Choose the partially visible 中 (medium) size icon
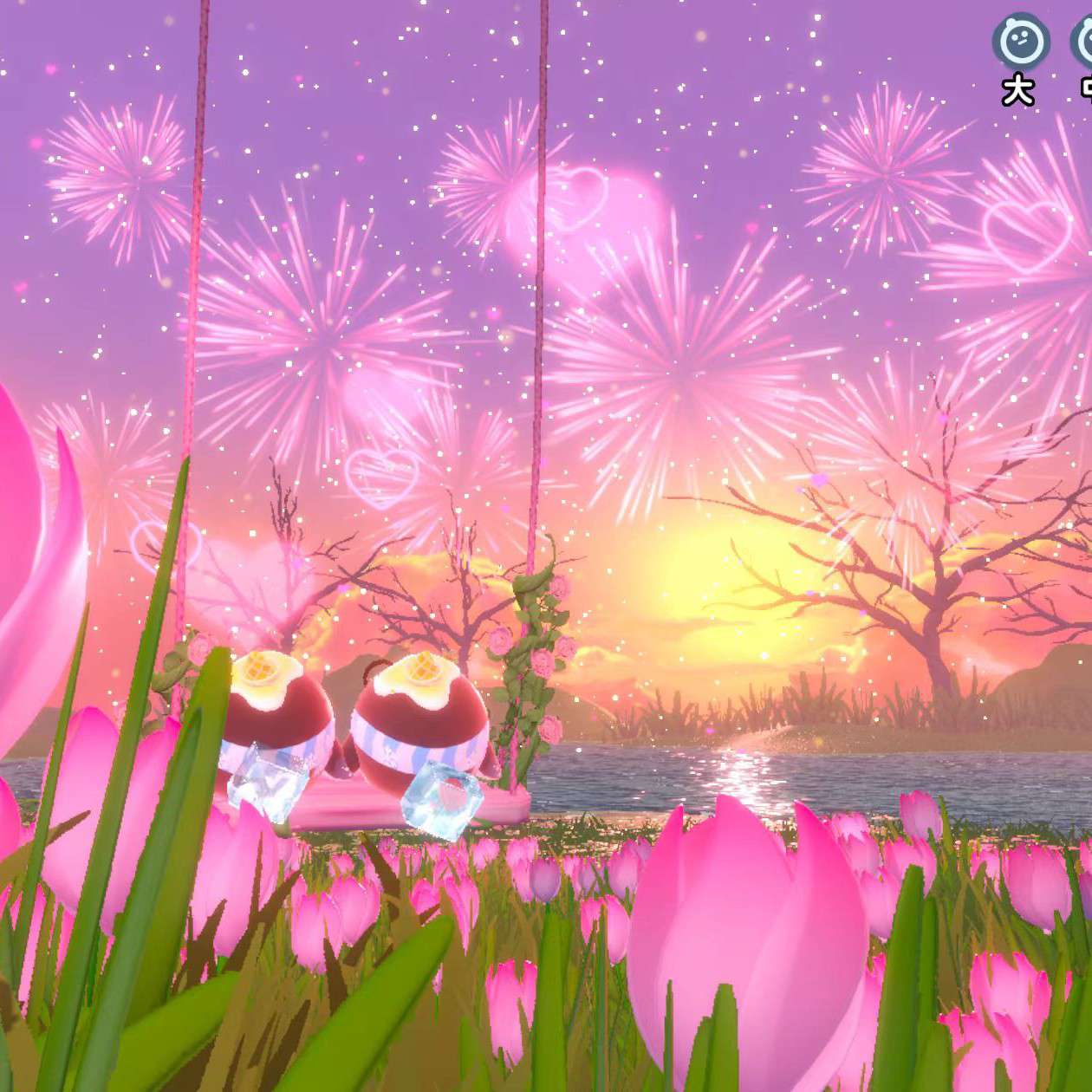The height and width of the screenshot is (1092, 1092). 1083,42
